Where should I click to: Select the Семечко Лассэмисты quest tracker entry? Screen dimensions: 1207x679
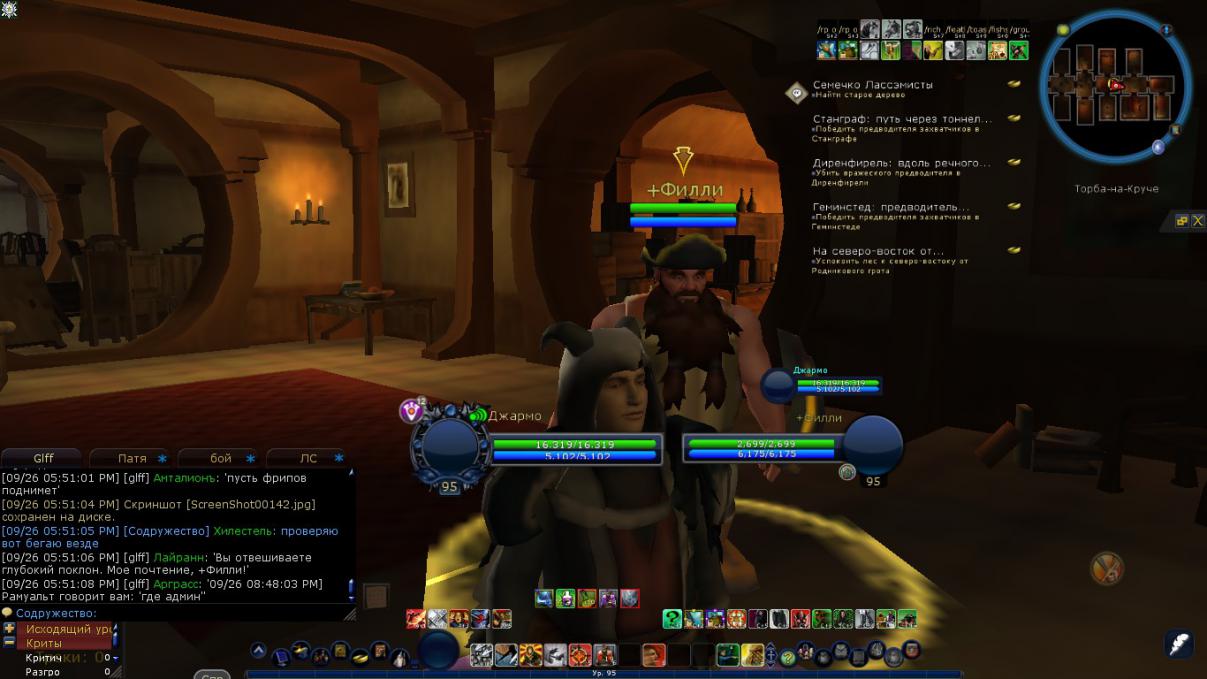(x=872, y=86)
